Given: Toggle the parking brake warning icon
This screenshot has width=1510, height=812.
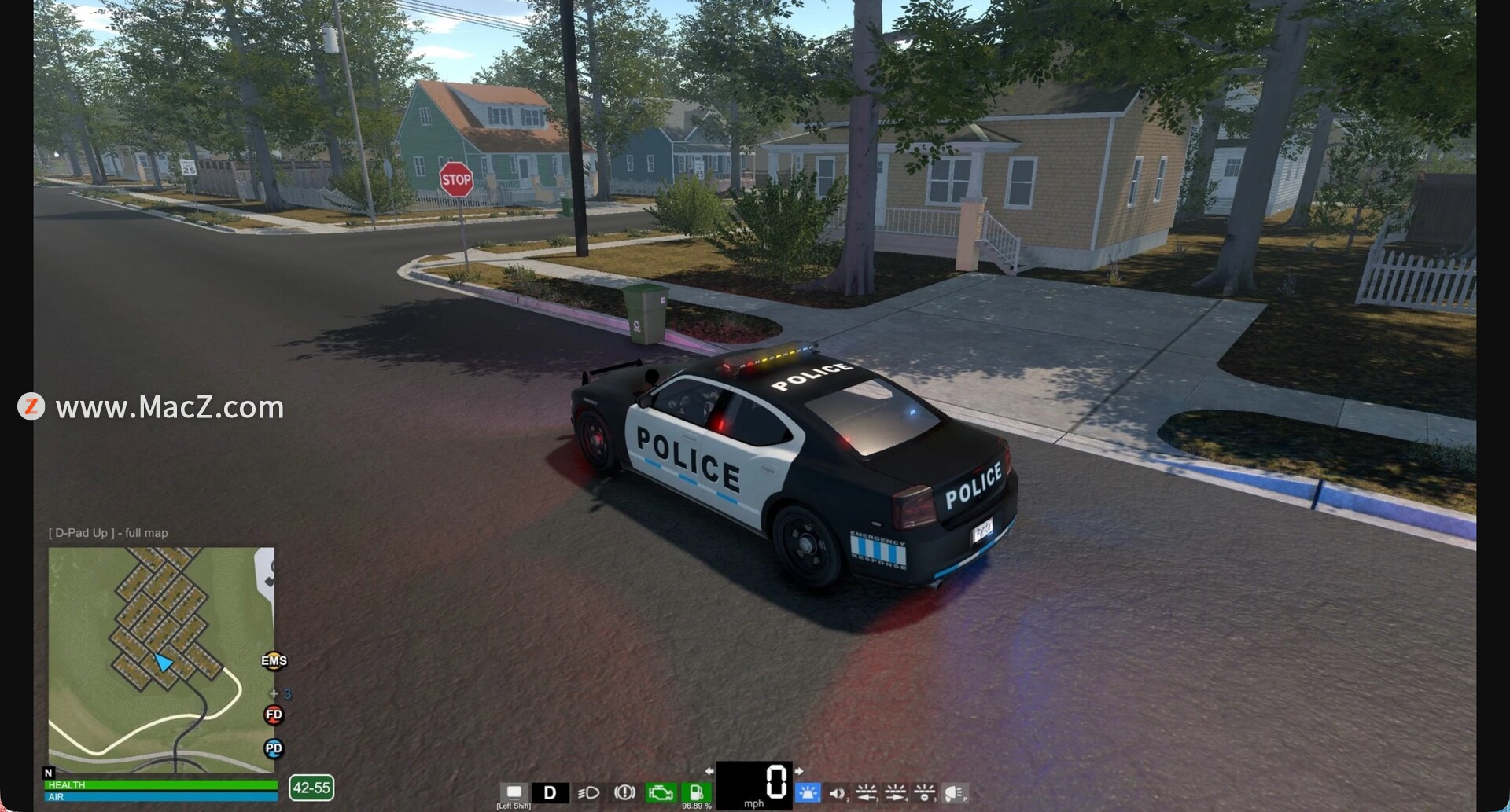Looking at the screenshot, I should click(624, 792).
